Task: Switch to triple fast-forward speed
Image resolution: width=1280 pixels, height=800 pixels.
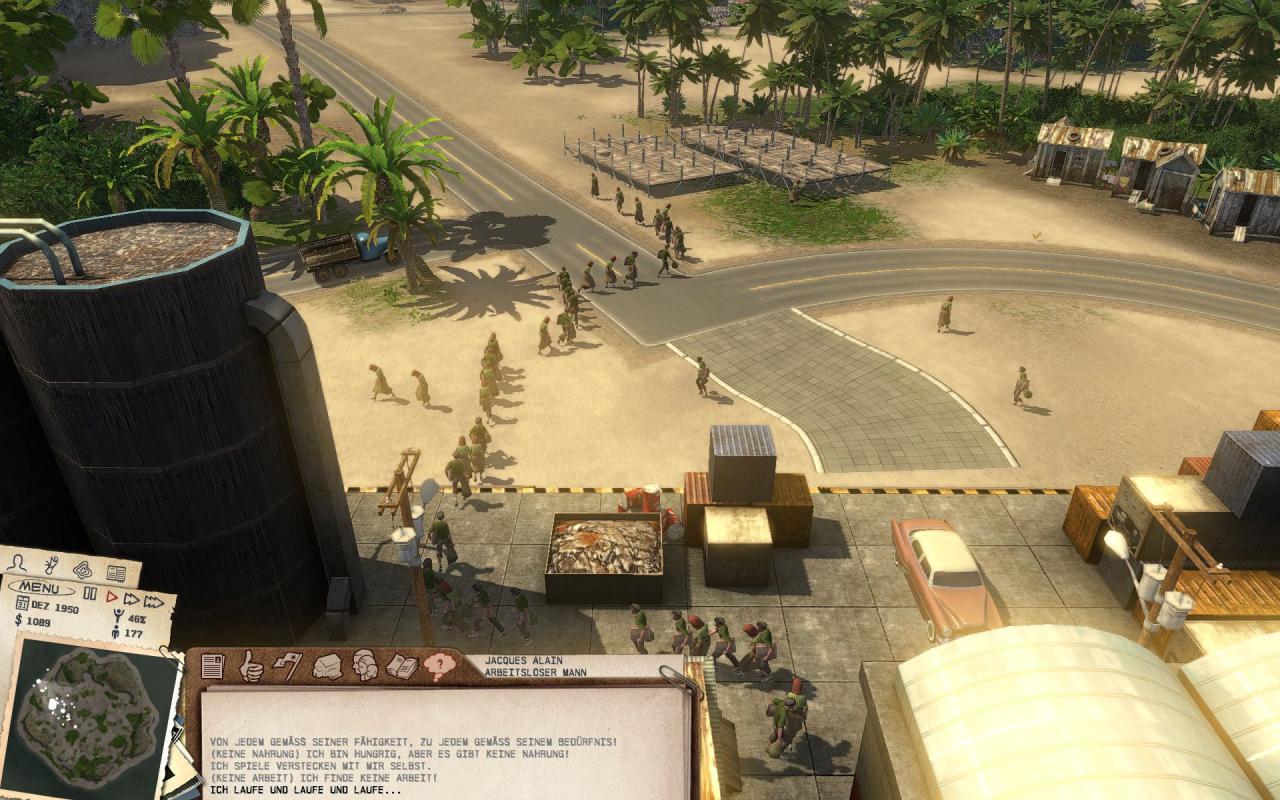Action: 153,601
